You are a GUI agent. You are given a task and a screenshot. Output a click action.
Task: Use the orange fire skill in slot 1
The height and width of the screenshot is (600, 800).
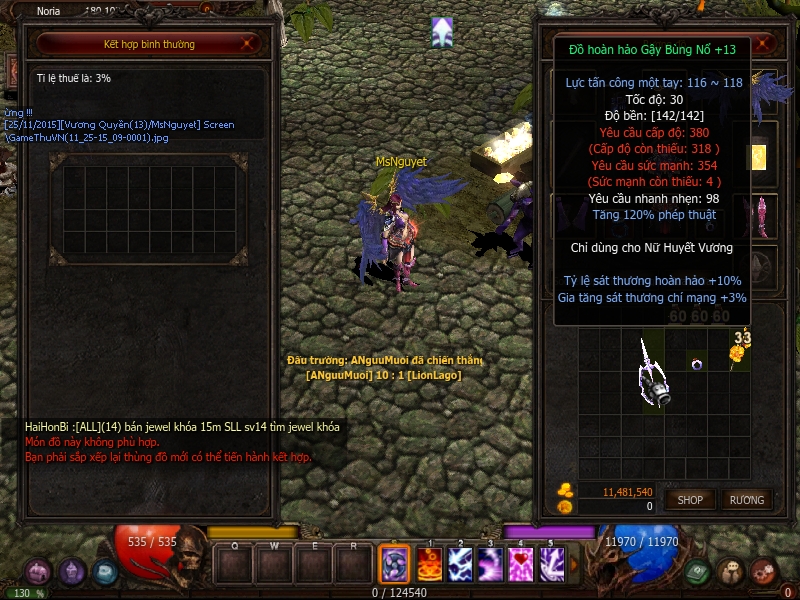coord(430,562)
